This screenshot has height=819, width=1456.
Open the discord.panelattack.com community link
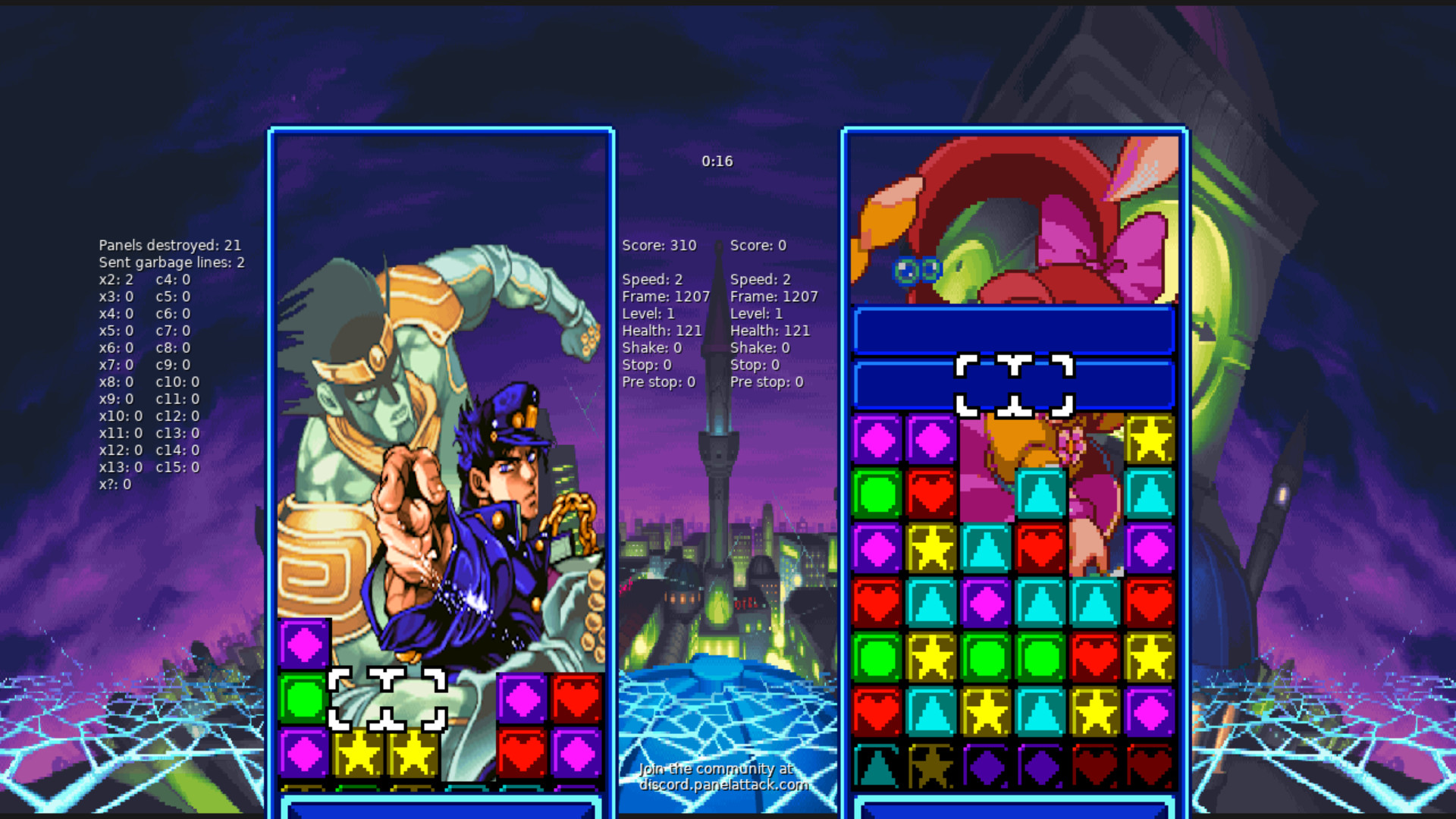coord(724,786)
